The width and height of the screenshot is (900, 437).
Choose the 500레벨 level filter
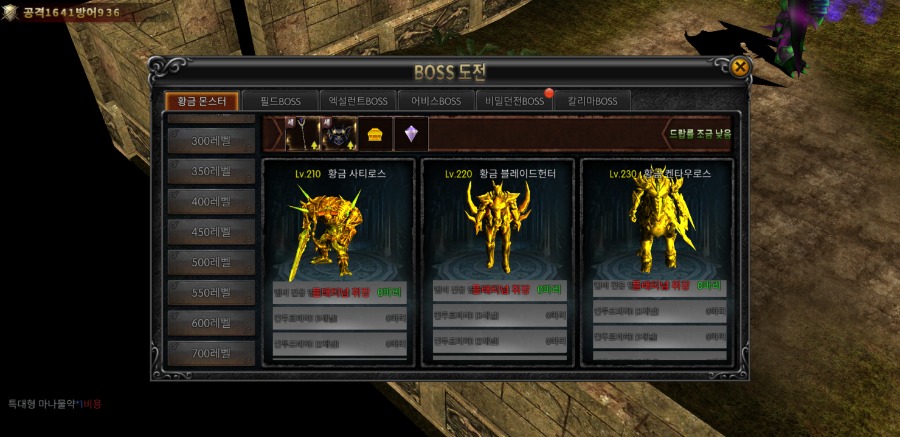tap(211, 262)
